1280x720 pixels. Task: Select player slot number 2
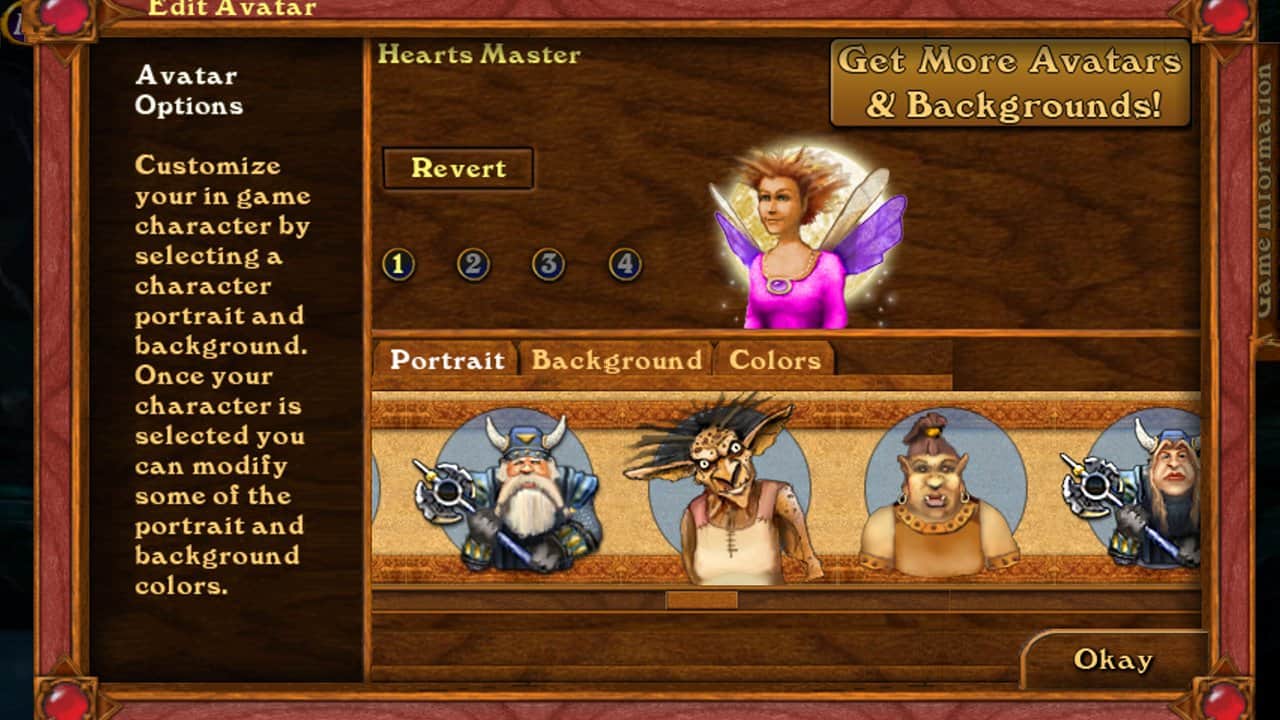[473, 265]
